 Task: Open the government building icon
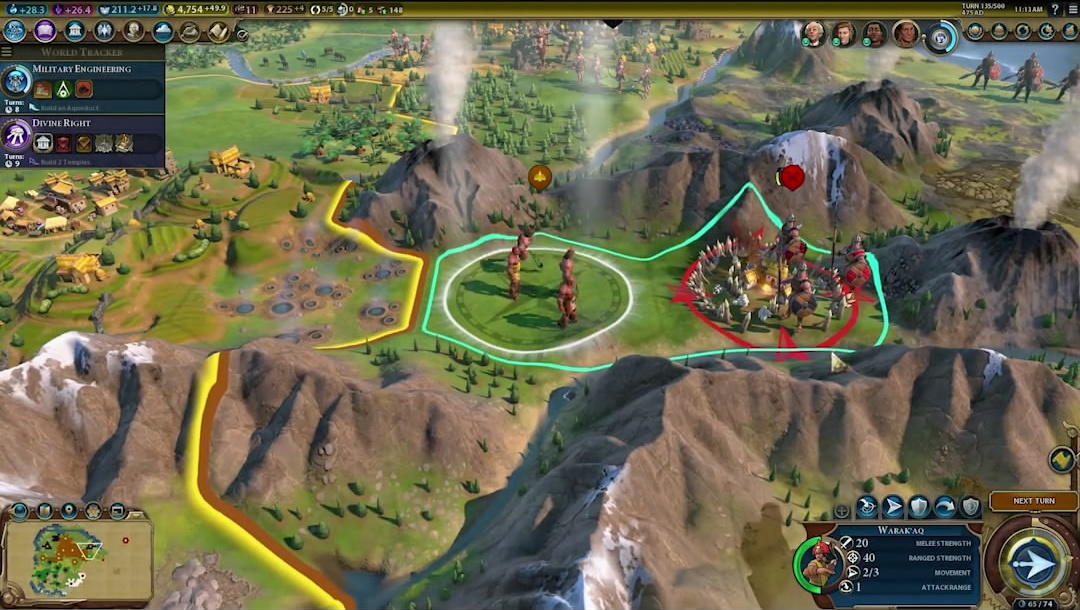75,31
